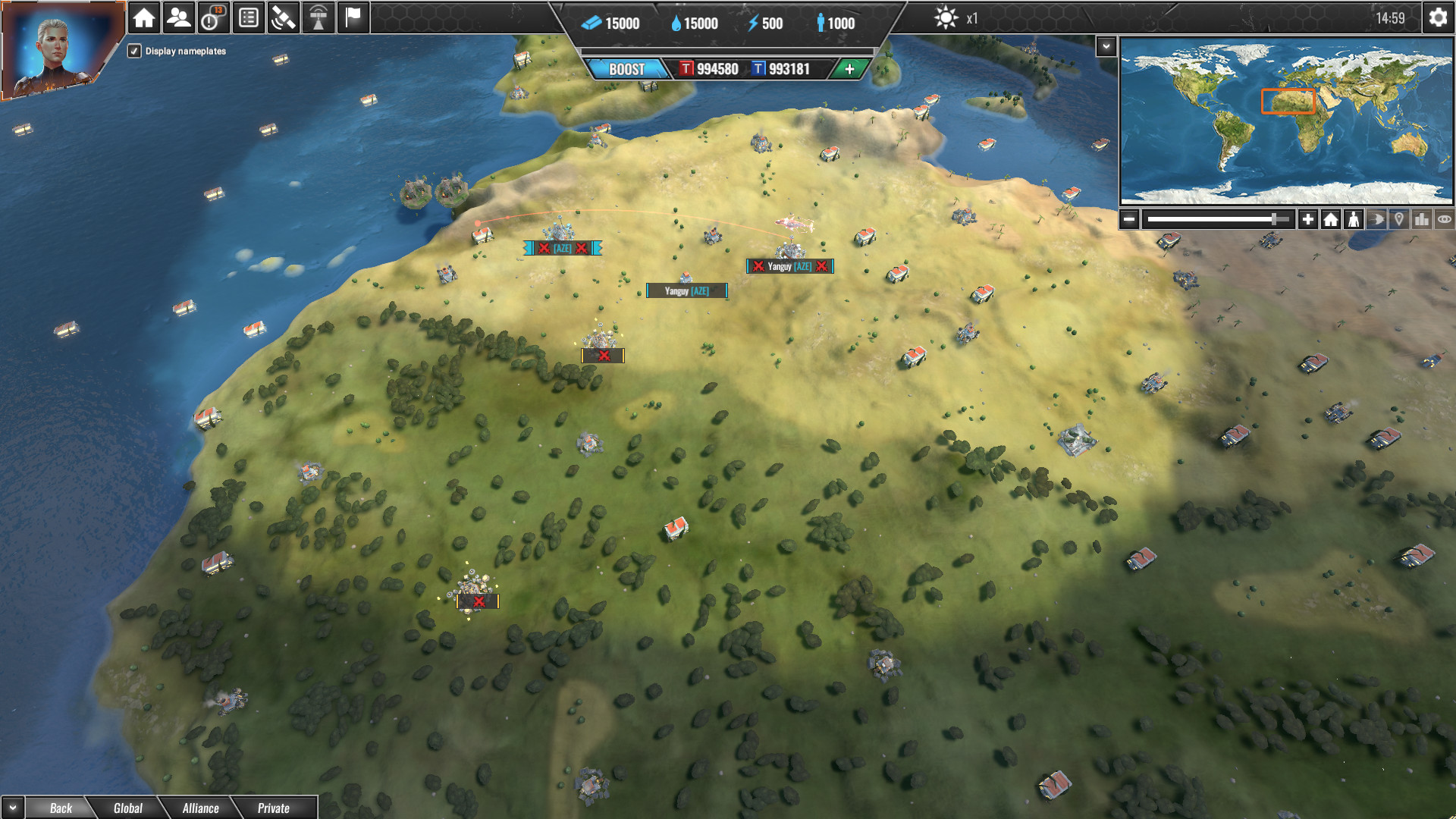Switch to the Global chat tab
This screenshot has height=819, width=1456.
[127, 808]
